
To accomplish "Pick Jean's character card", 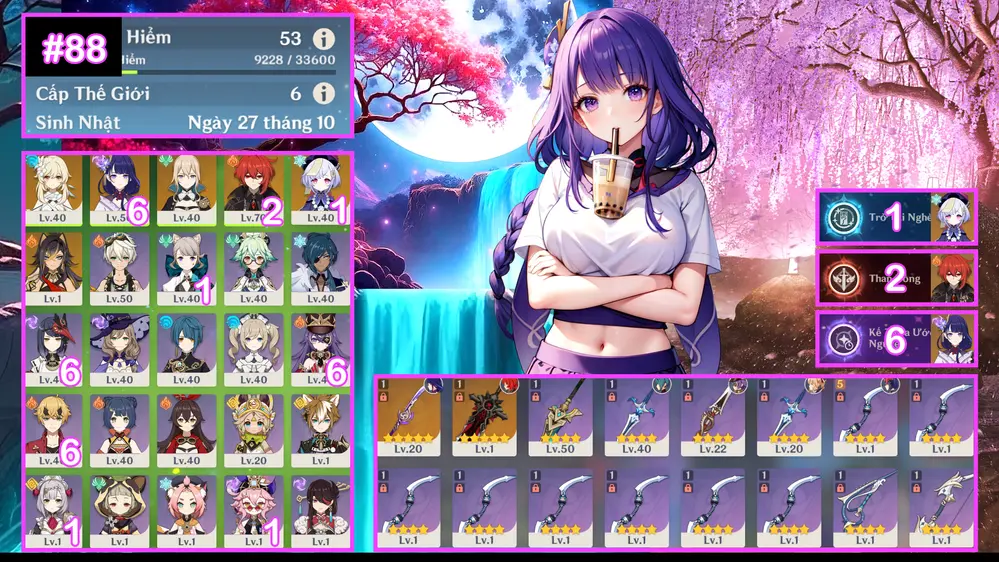I will pos(186,189).
